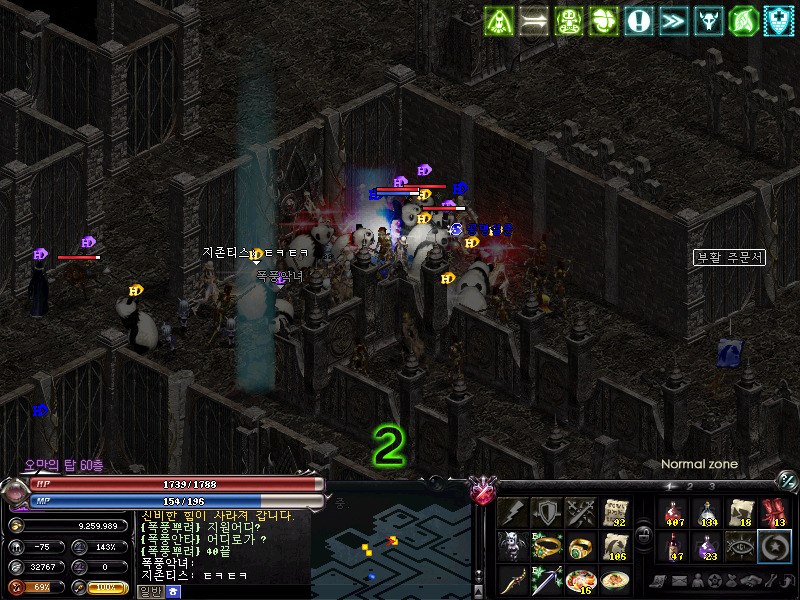Activate the shield skill icon
800x600 pixels.
[x=547, y=513]
